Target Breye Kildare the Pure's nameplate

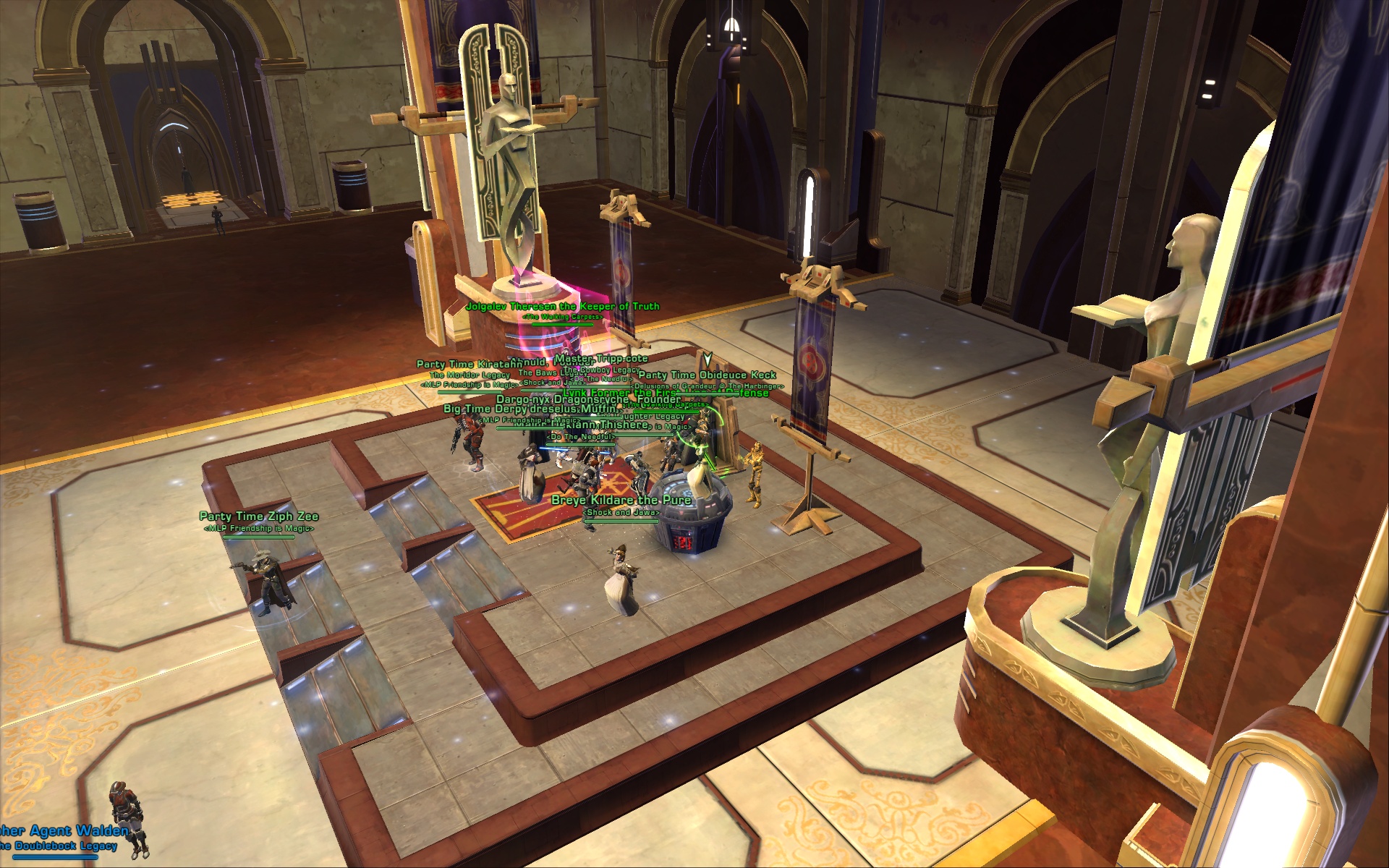[x=621, y=501]
